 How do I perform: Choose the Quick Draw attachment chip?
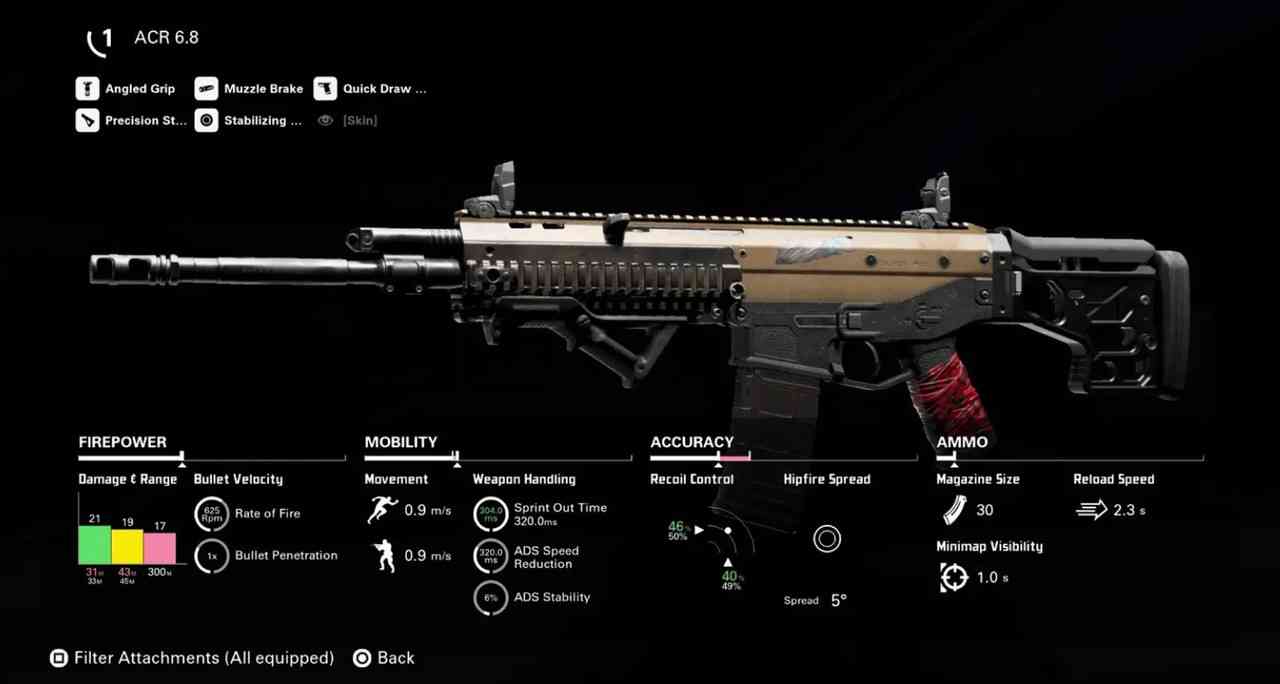(370, 89)
